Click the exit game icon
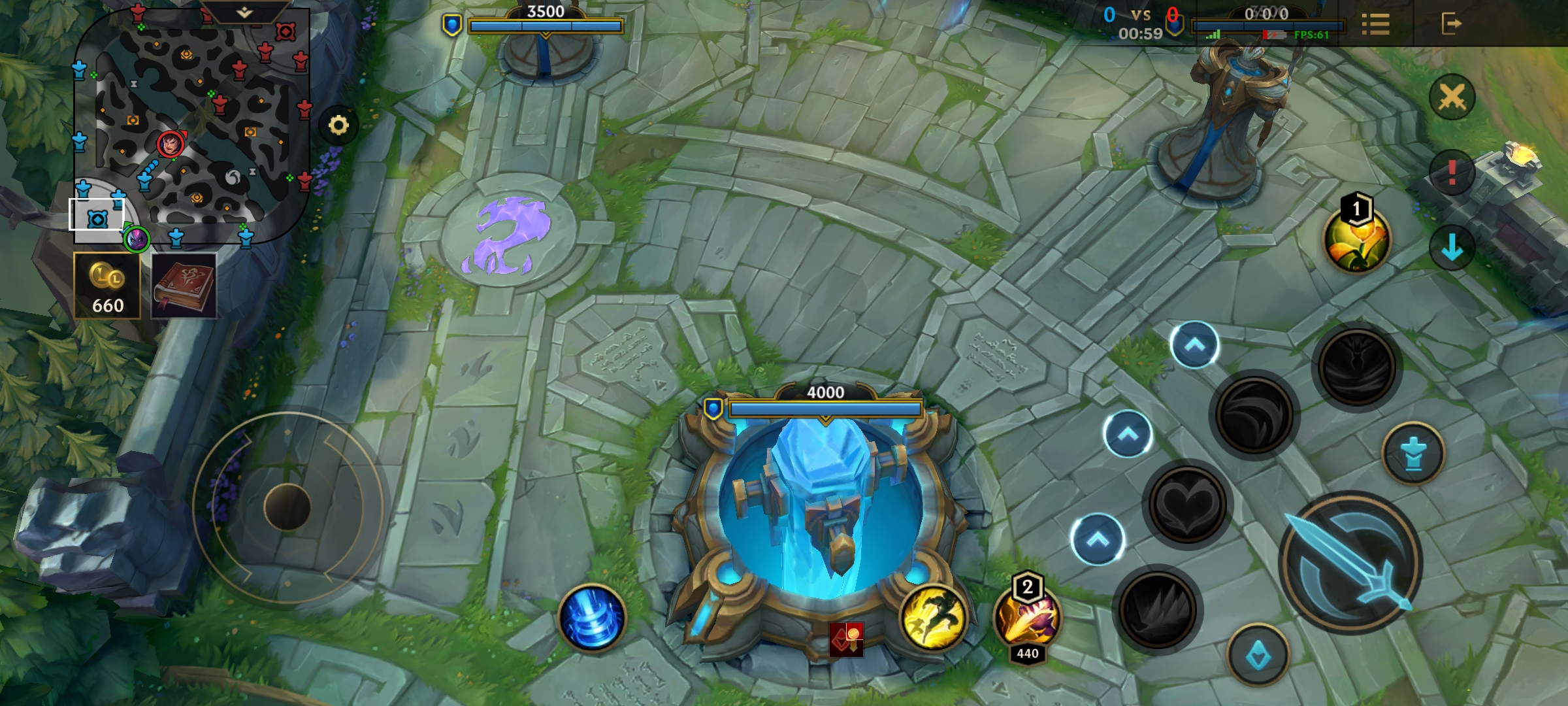Image resolution: width=1568 pixels, height=706 pixels. [x=1451, y=25]
